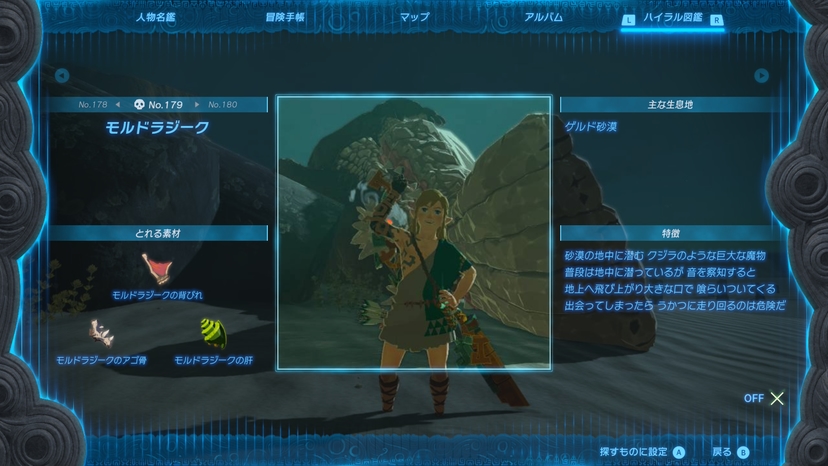
Task: Click the right page arrow button
Action: coord(762,75)
